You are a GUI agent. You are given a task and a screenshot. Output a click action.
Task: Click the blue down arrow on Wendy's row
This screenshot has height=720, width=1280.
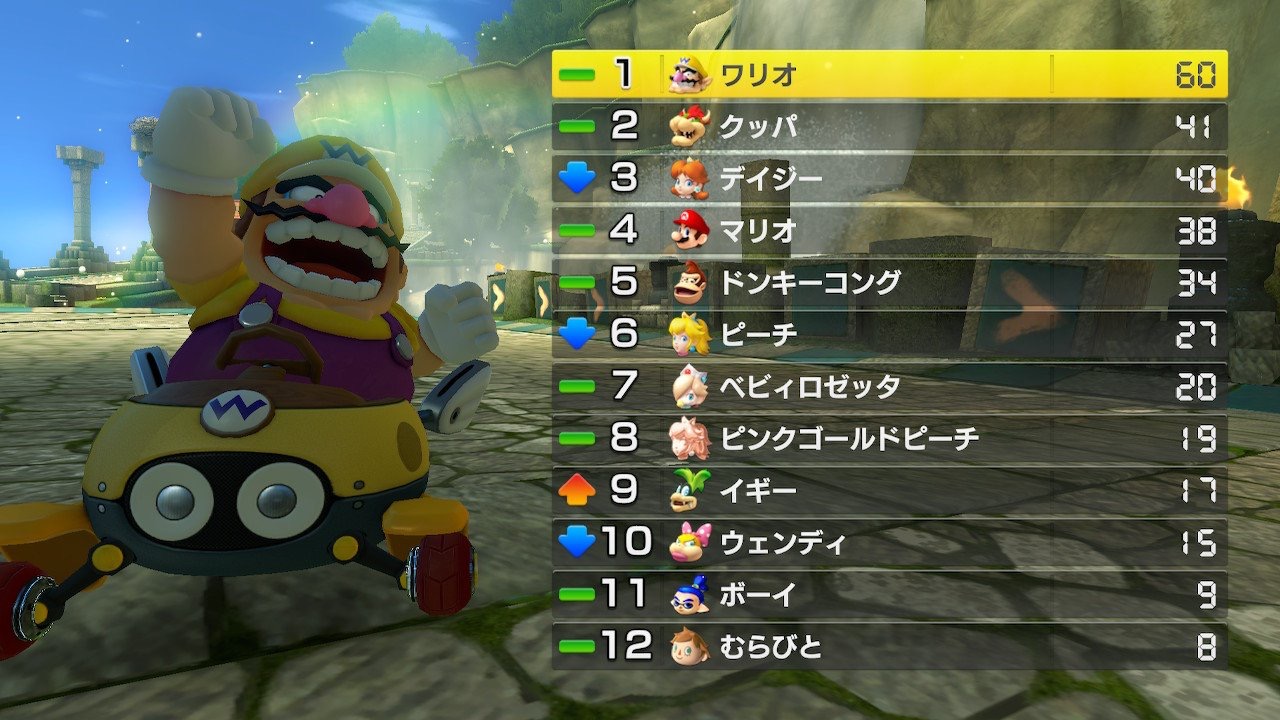[573, 542]
